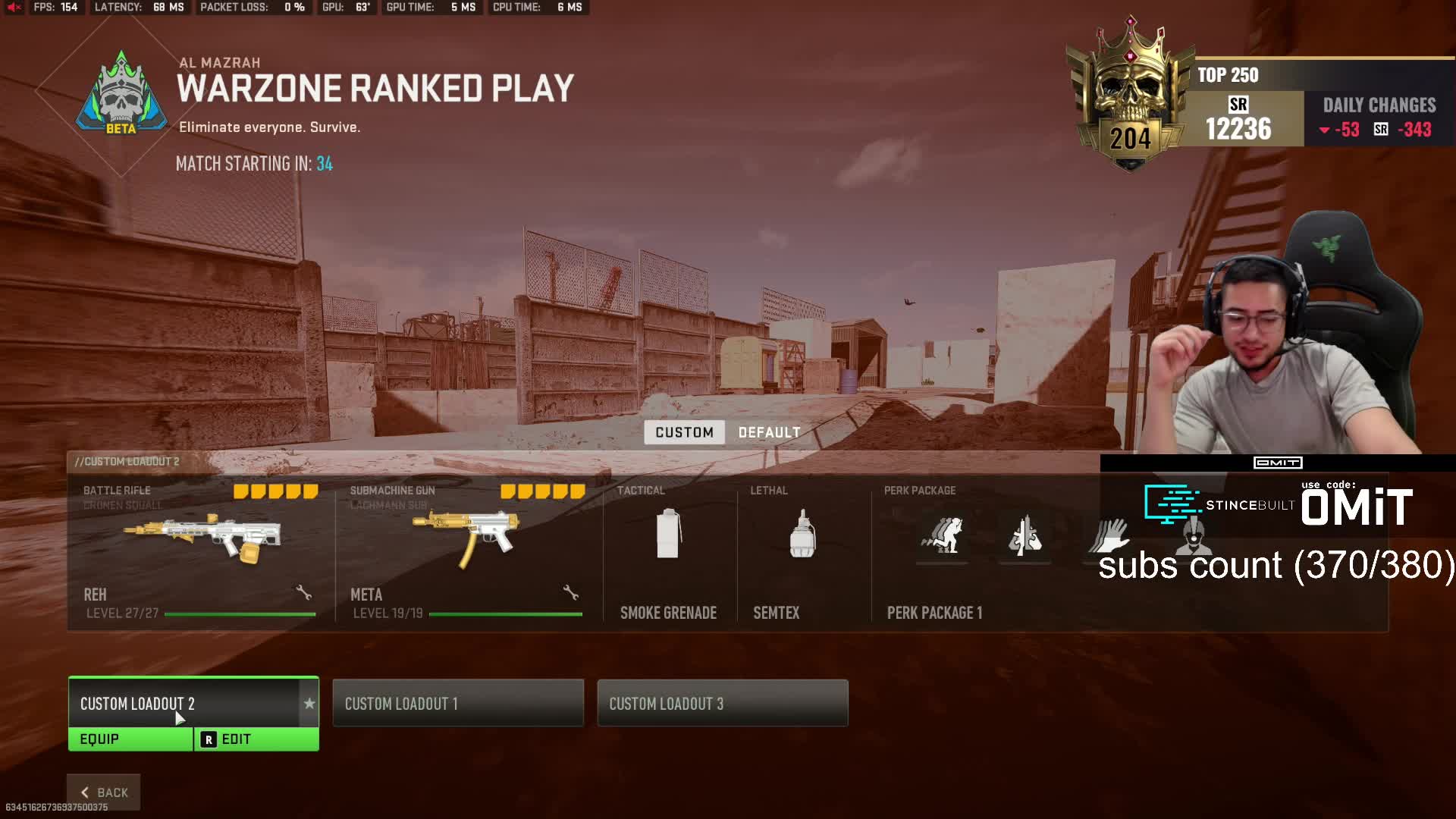Viewport: 1456px width, 819px height.
Task: Choose Custom Loadout 3
Action: 722,703
